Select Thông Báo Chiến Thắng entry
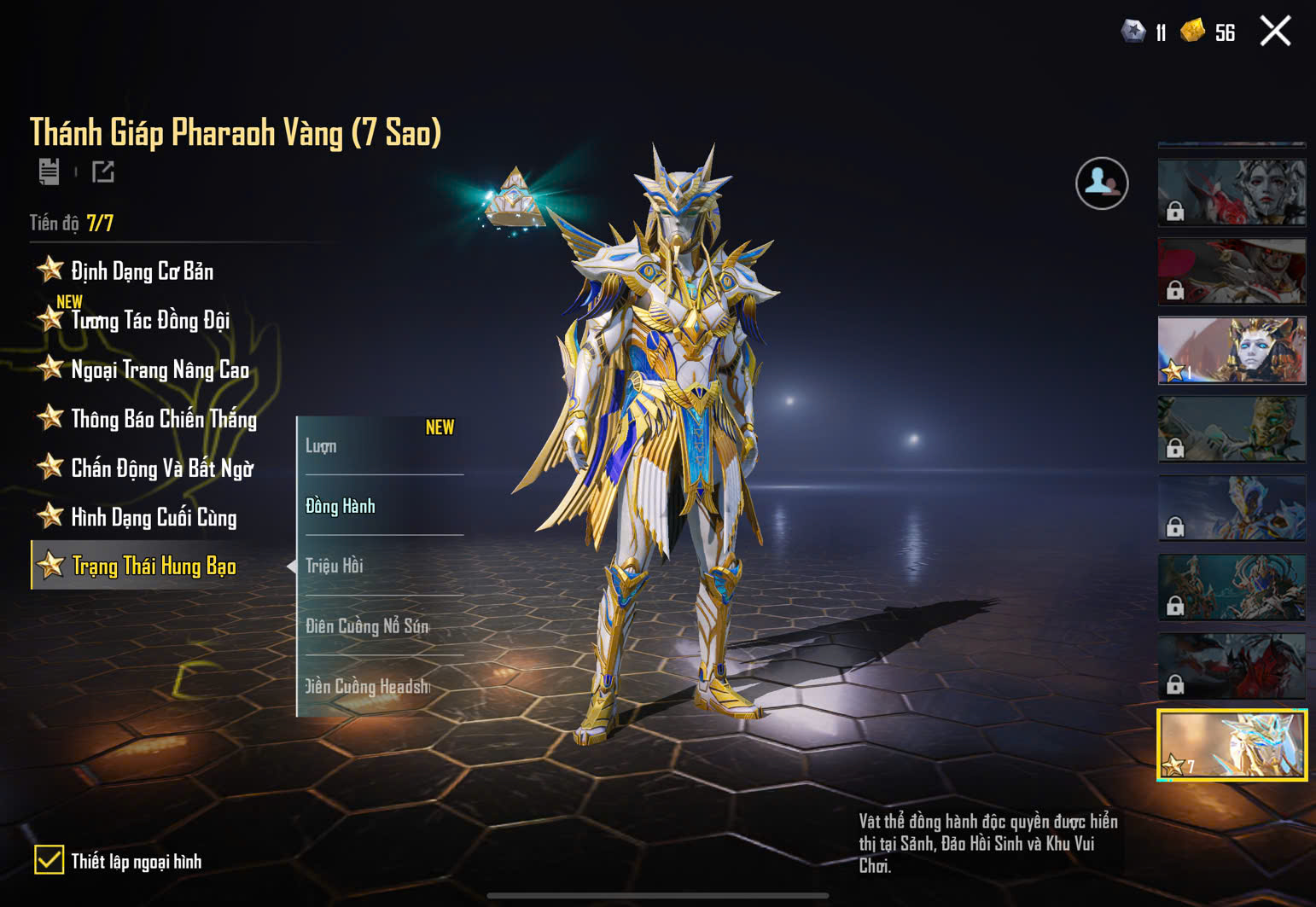The width and height of the screenshot is (1316, 907). point(163,419)
